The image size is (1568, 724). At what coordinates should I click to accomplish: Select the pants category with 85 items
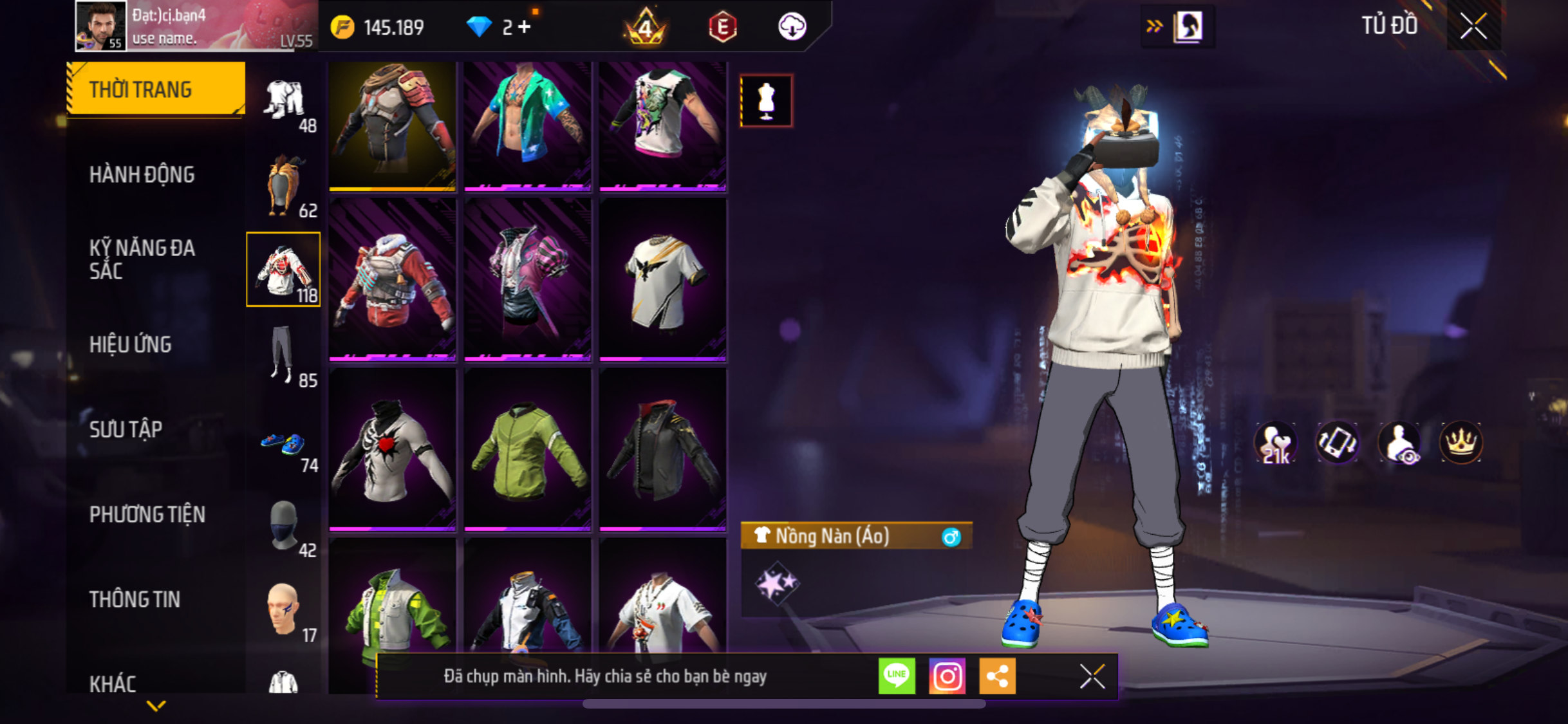(283, 355)
